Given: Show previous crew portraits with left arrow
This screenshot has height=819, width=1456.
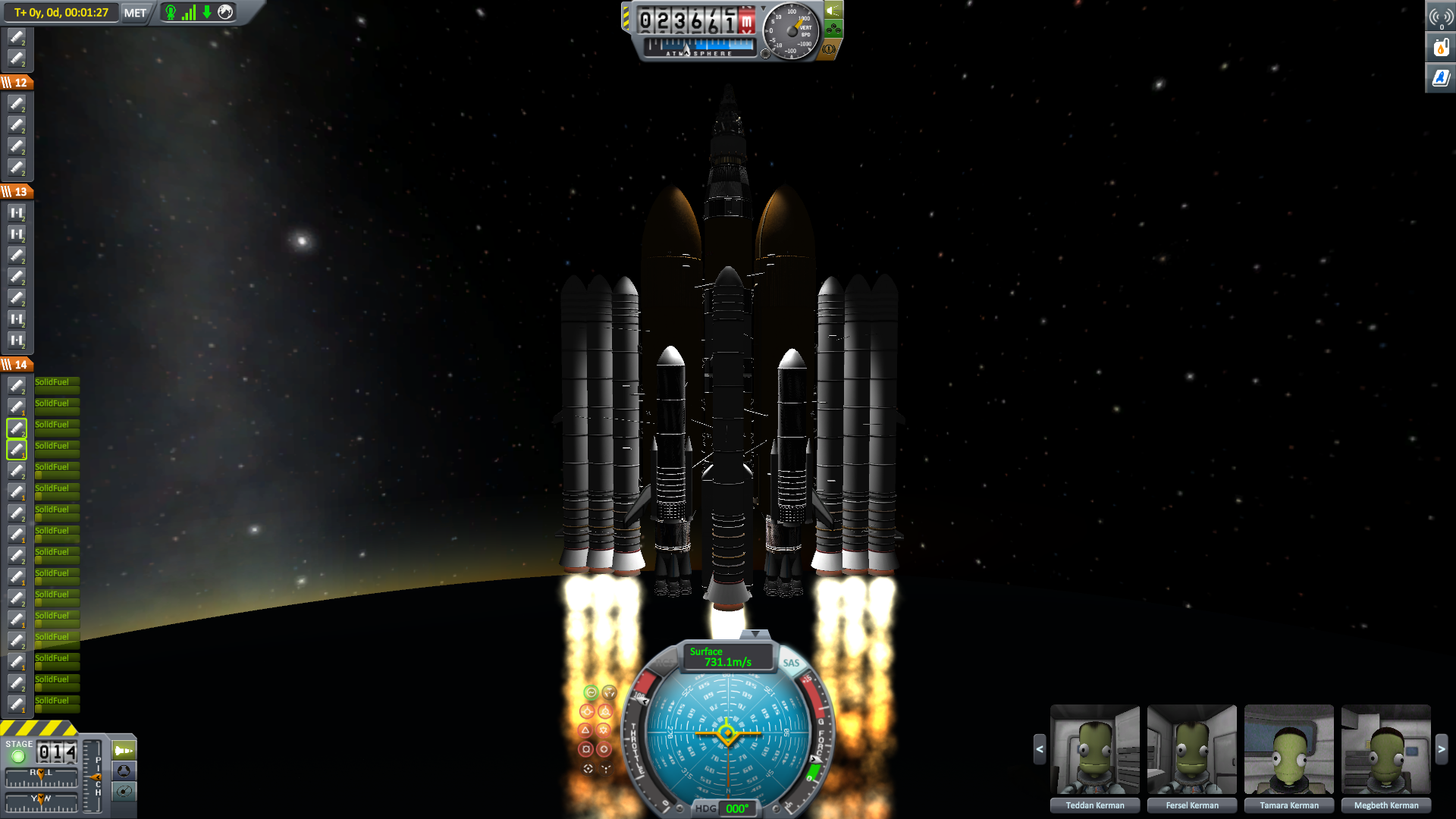Looking at the screenshot, I should pos(1040,749).
